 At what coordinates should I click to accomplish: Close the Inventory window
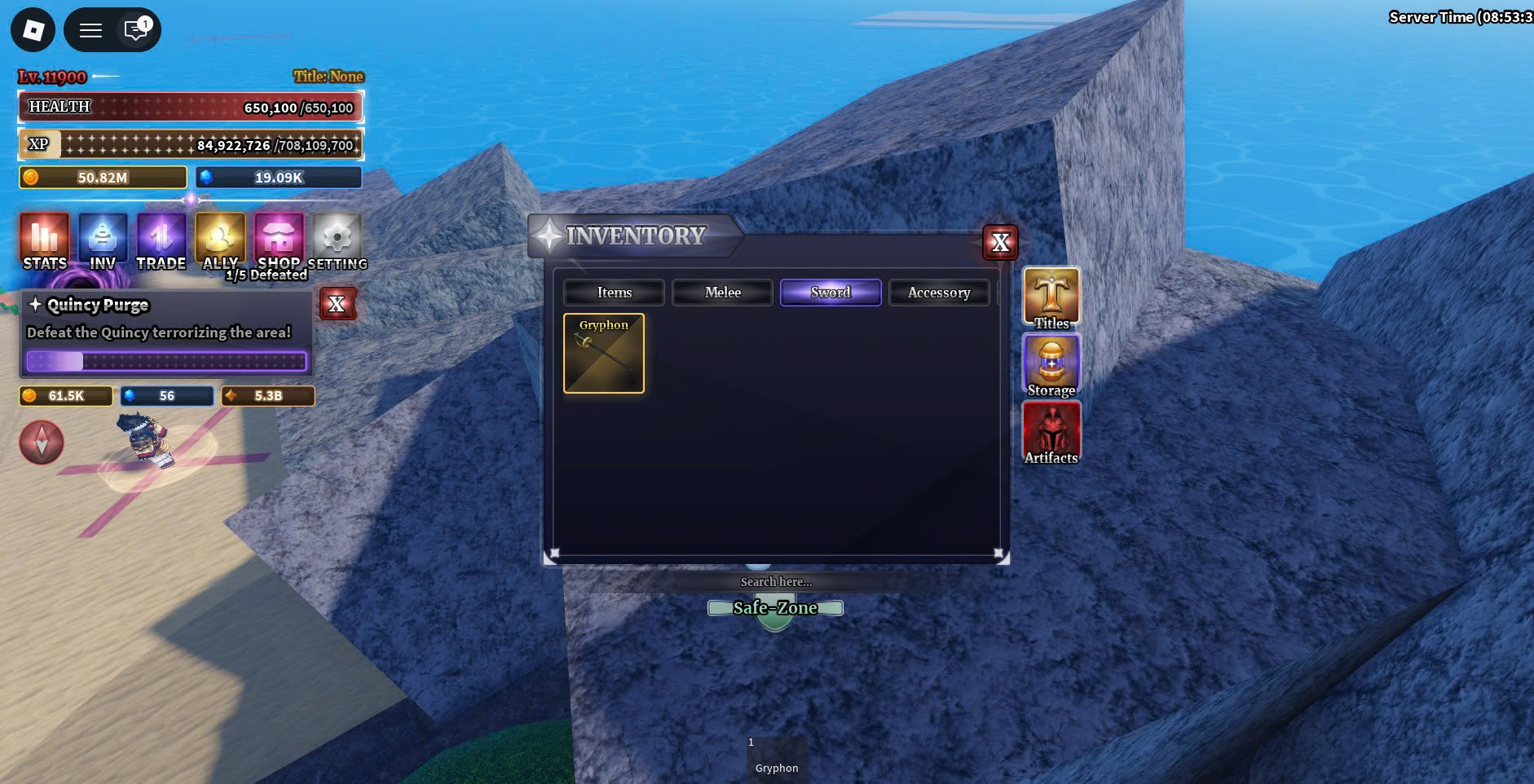click(x=1000, y=242)
